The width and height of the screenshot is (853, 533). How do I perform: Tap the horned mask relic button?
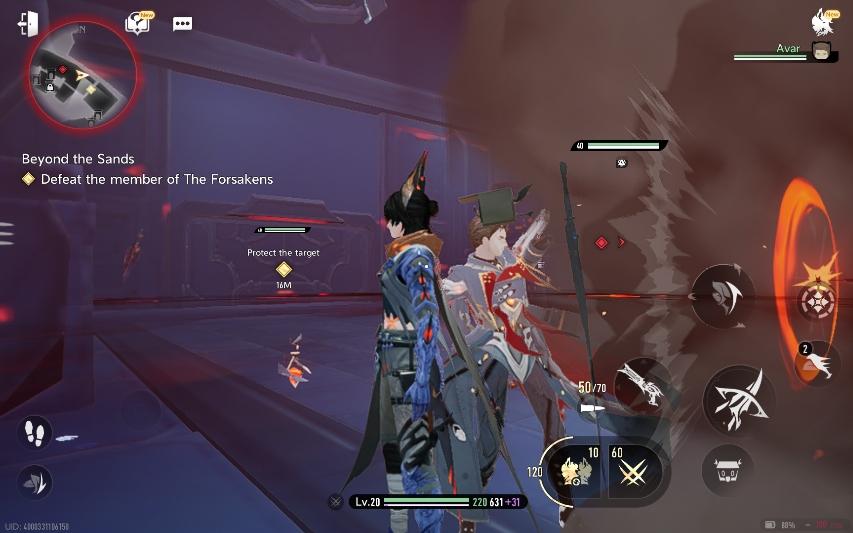pos(728,468)
